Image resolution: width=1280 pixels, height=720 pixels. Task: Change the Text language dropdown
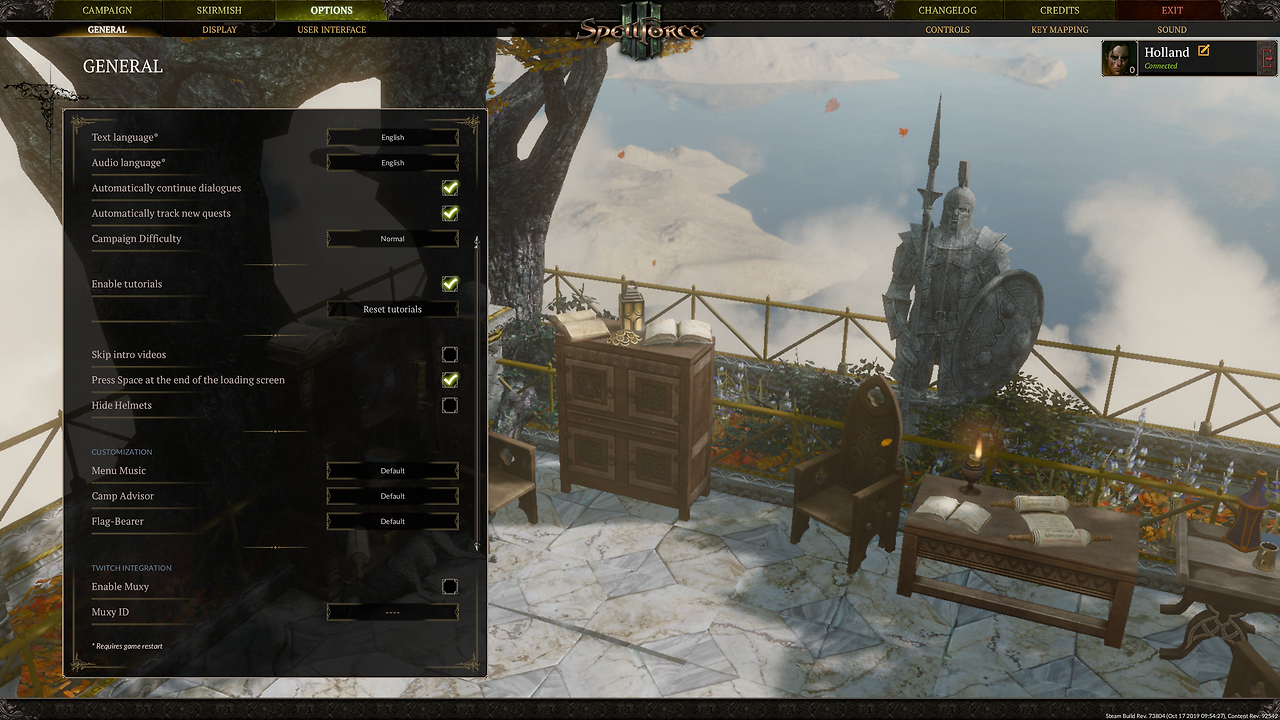pos(392,137)
